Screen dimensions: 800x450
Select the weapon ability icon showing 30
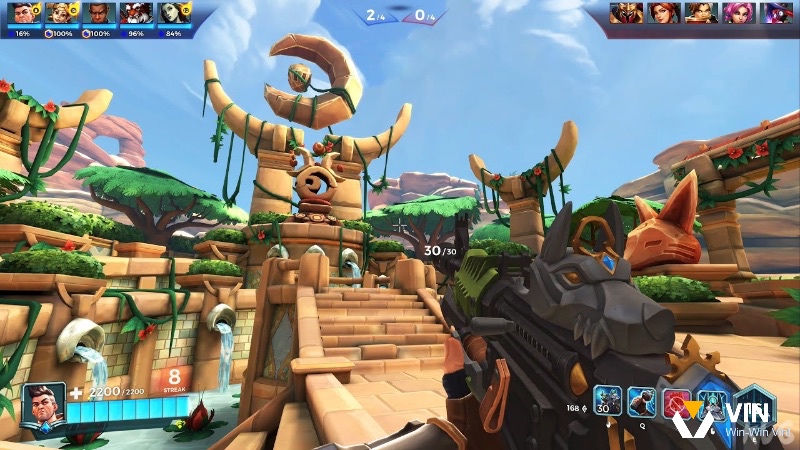coord(608,401)
